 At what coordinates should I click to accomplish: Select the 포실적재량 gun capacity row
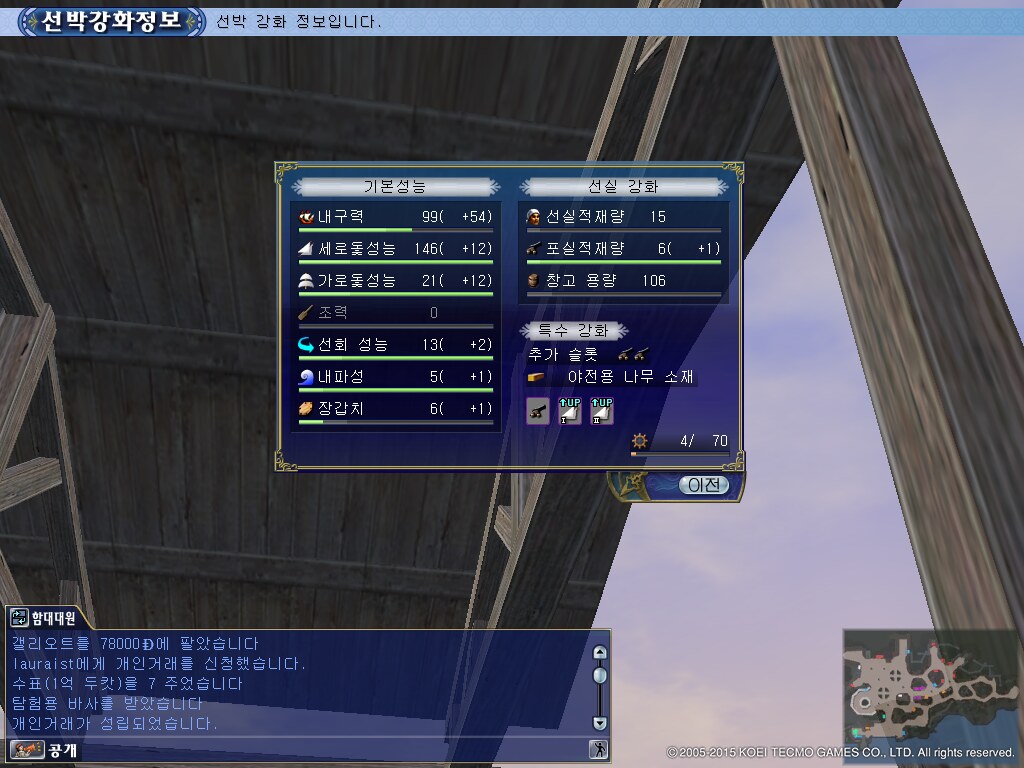(x=623, y=249)
